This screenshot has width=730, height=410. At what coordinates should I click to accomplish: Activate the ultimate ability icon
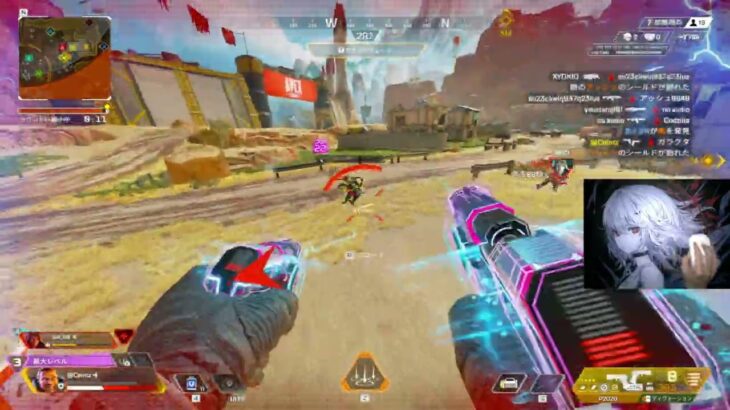(x=362, y=373)
